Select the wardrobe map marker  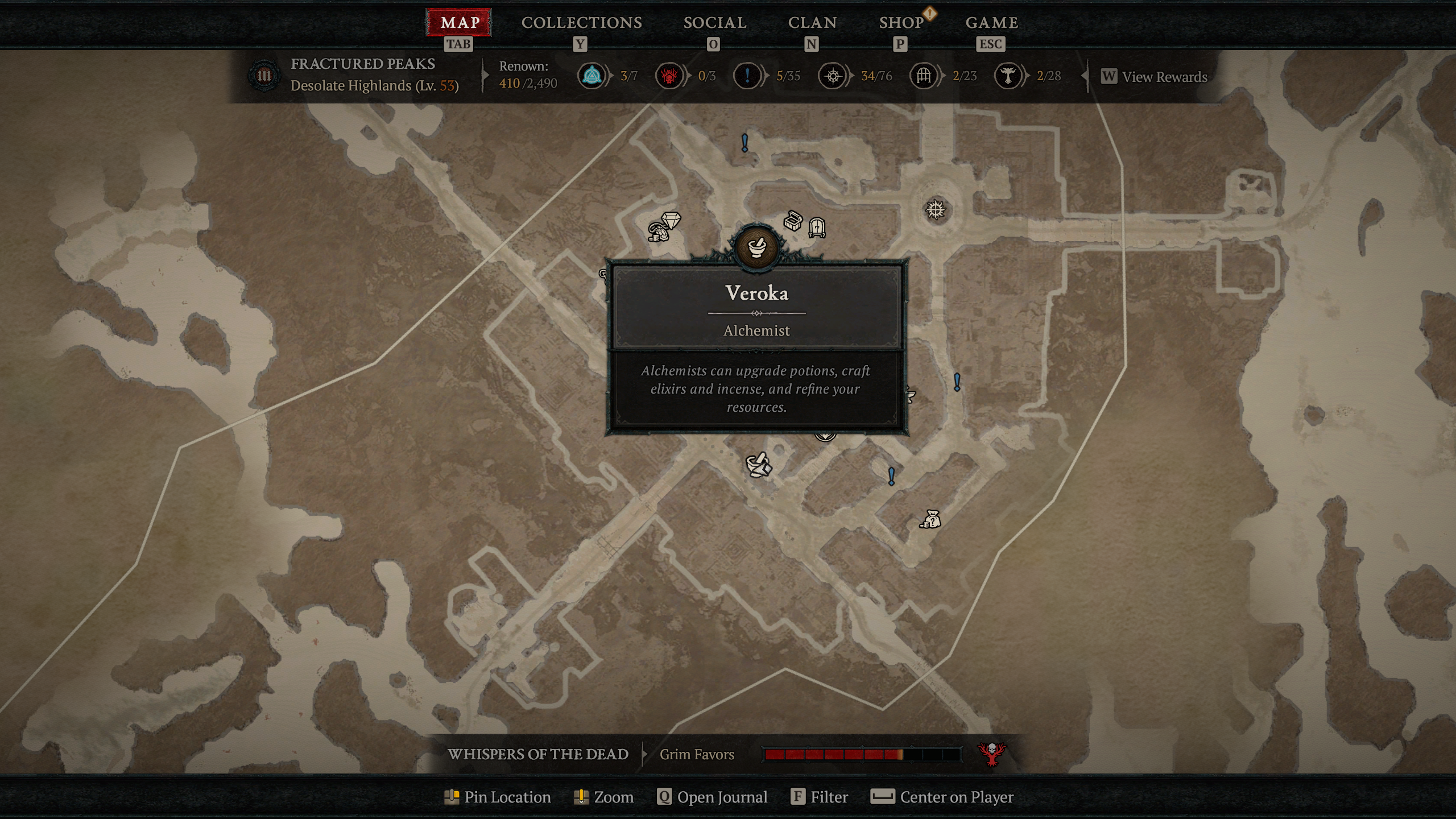click(817, 227)
